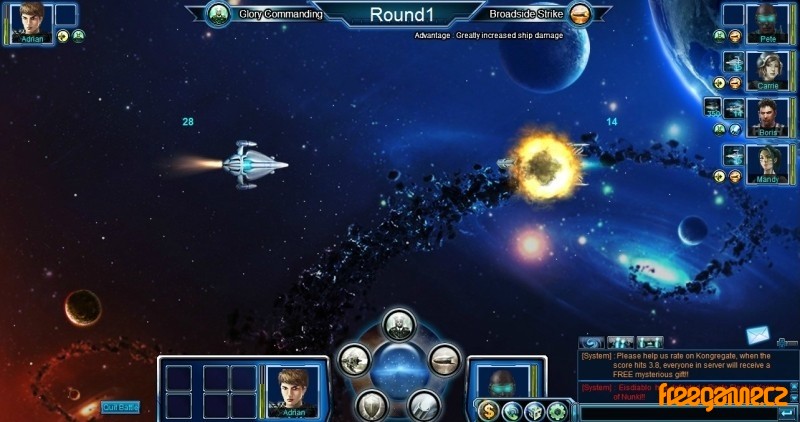Select enemy commander Pete's portrait
This screenshot has height=422, width=800.
click(x=767, y=20)
